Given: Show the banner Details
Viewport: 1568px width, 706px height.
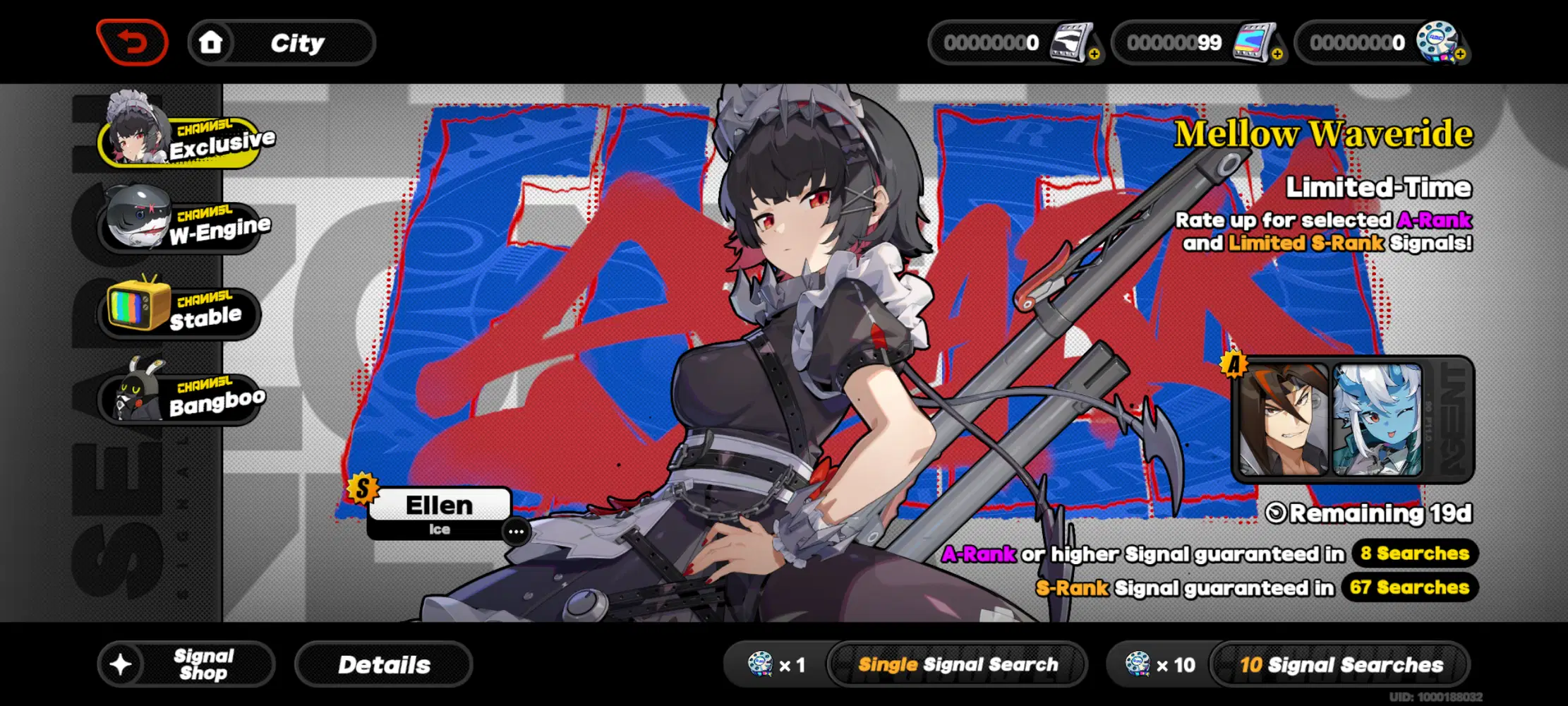Looking at the screenshot, I should coord(383,664).
